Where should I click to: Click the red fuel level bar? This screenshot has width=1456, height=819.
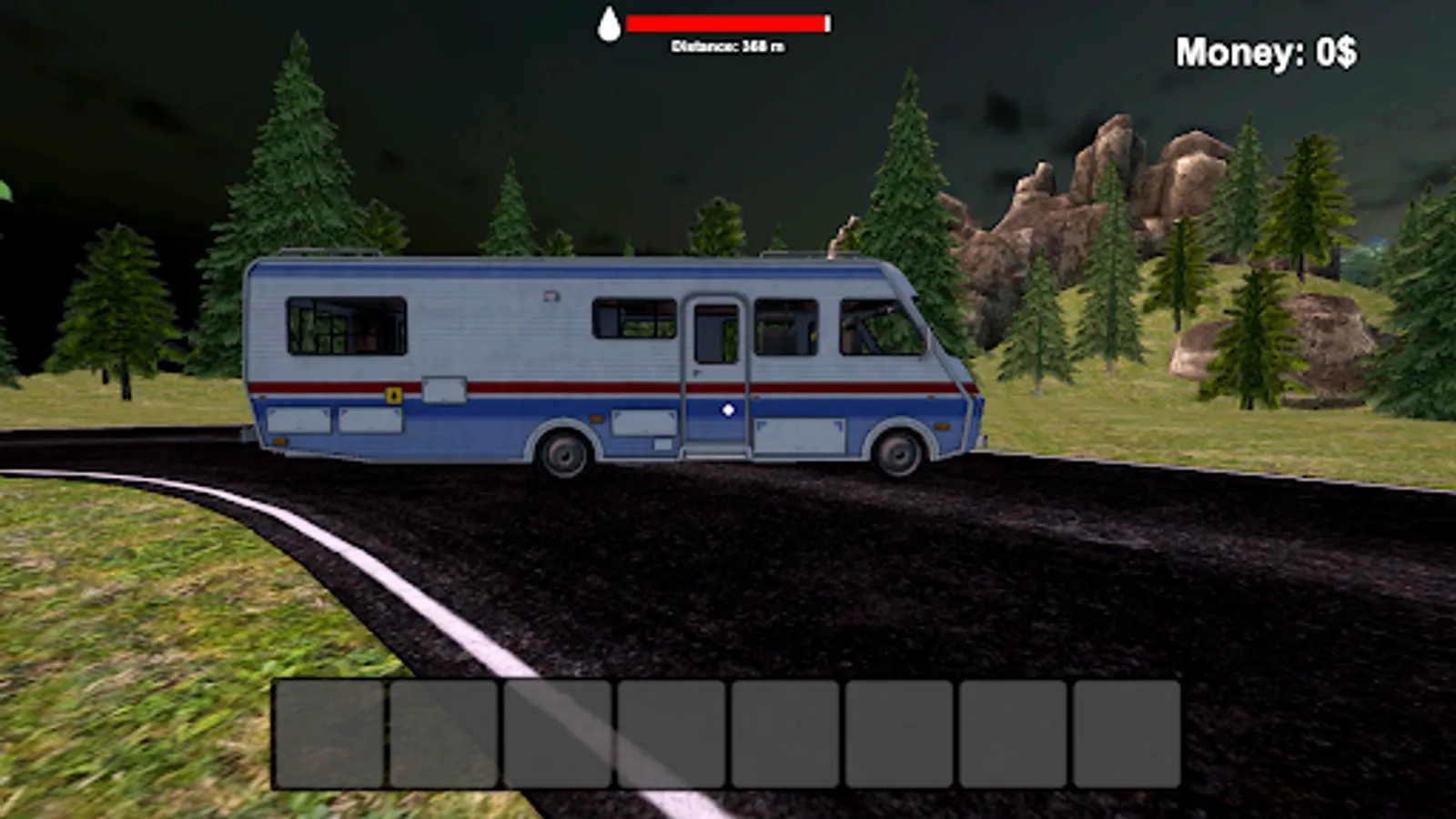click(x=725, y=21)
